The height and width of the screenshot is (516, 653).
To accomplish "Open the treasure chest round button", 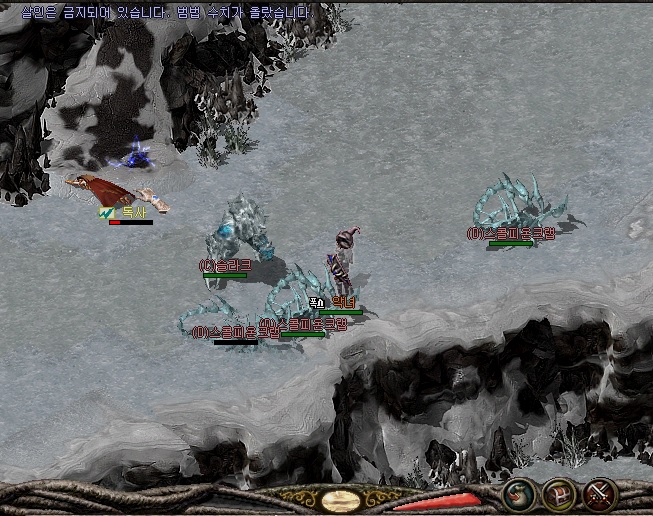I will (558, 495).
